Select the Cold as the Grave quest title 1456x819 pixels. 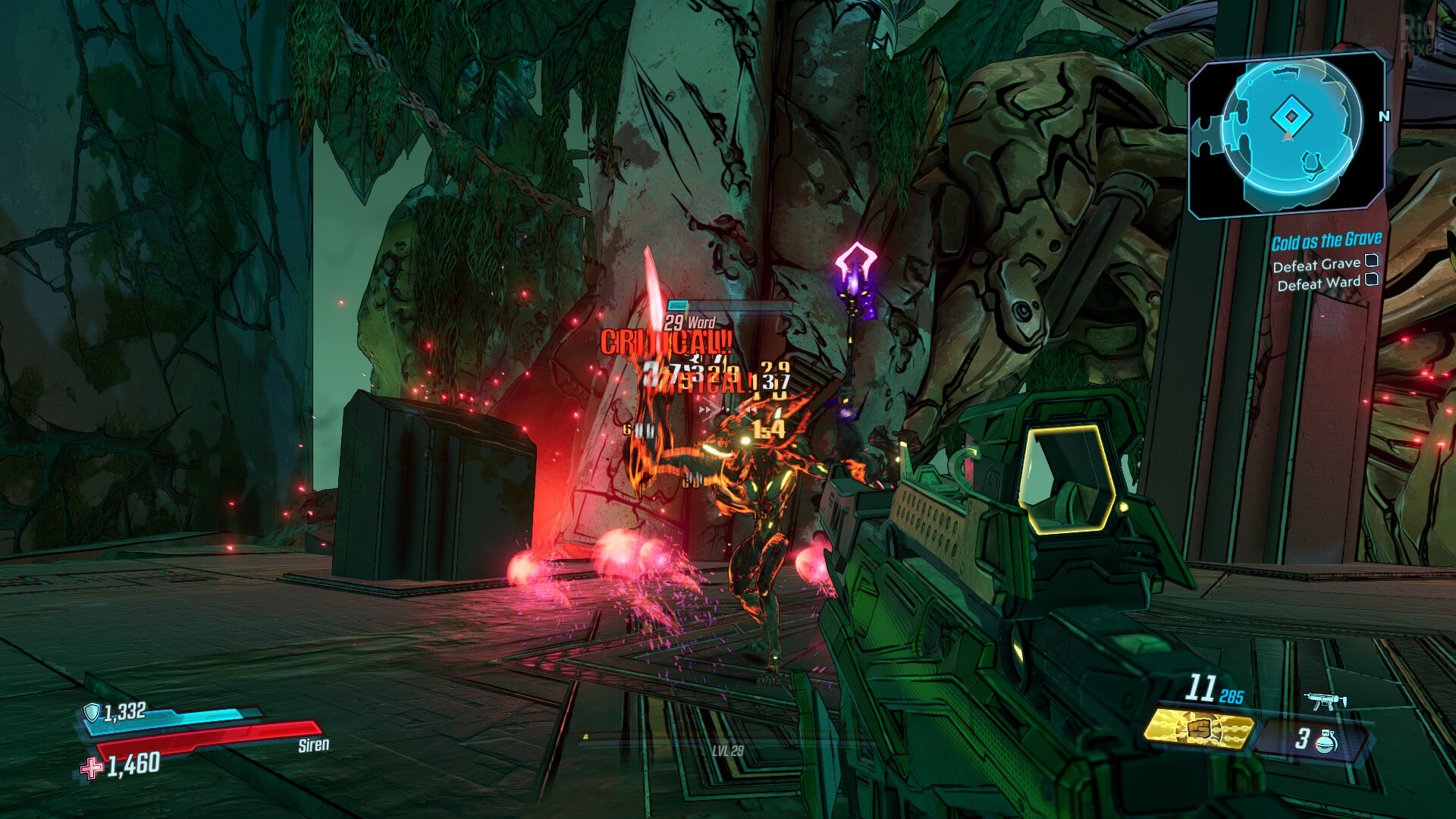[x=1326, y=241]
